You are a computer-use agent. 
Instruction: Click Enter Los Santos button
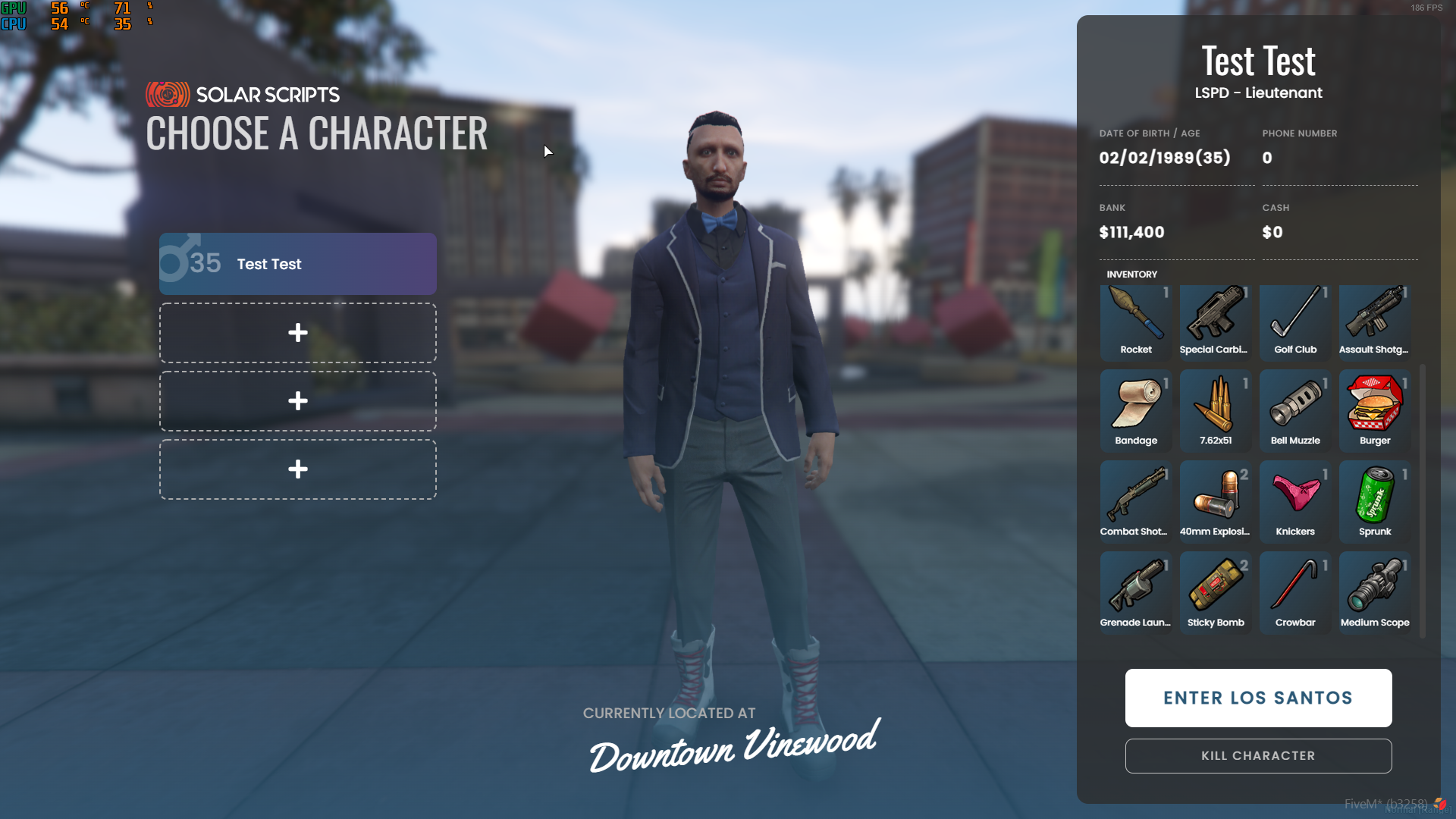click(1258, 698)
